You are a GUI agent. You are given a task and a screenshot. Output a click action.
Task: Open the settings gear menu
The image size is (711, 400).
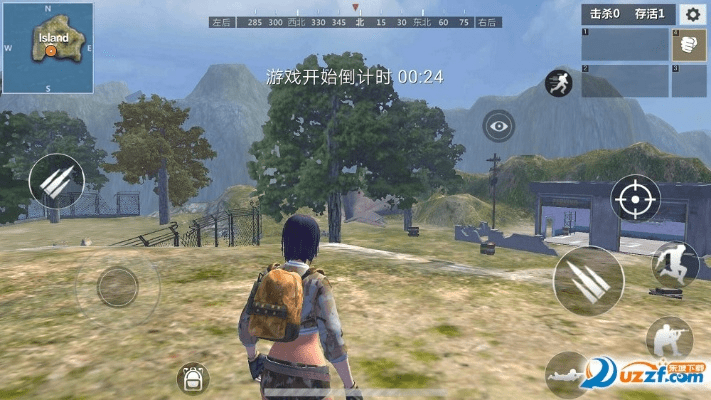(692, 14)
